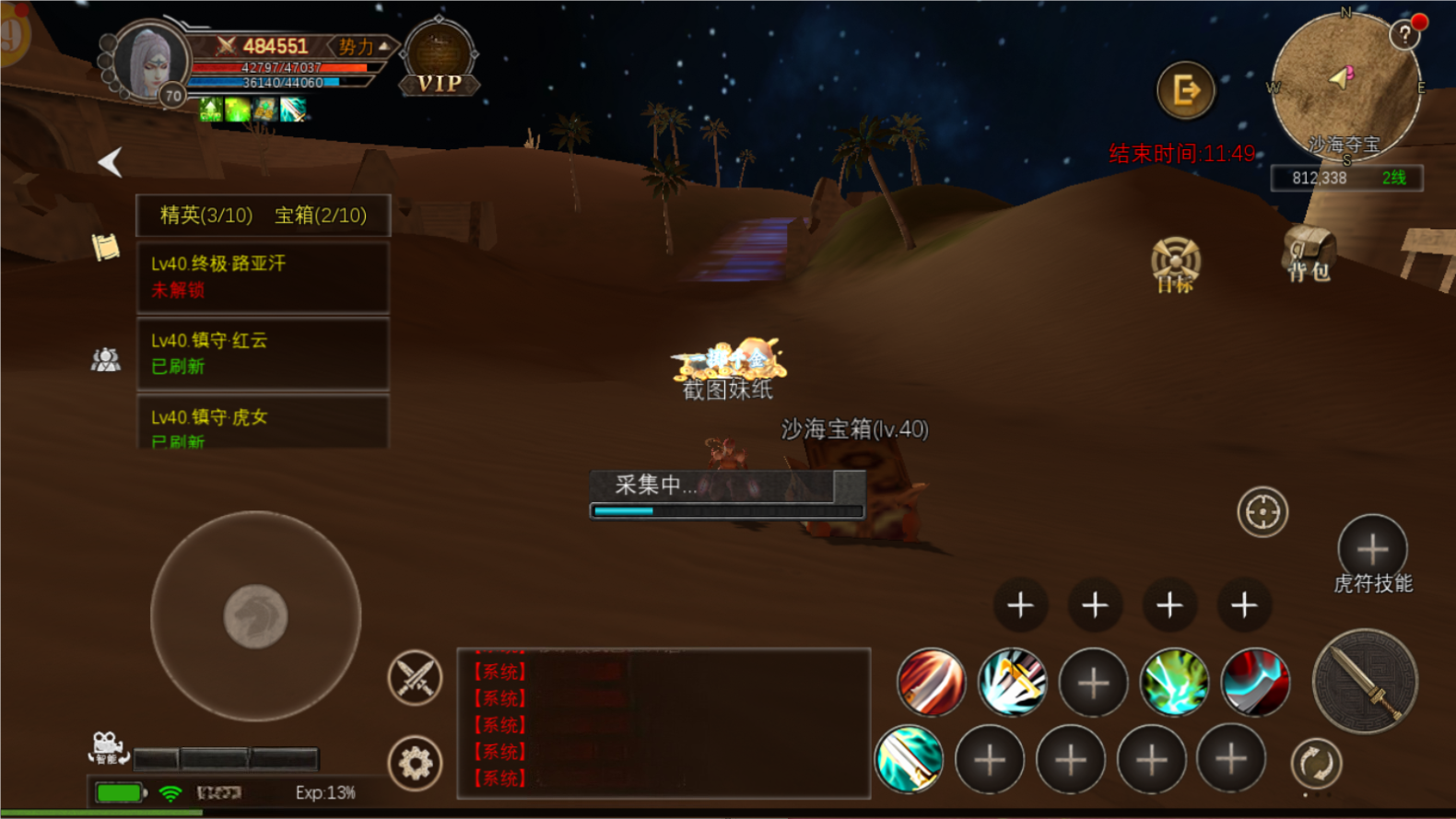The height and width of the screenshot is (819, 1456).
Task: Use the main sword attack button
Action: coord(1364,682)
